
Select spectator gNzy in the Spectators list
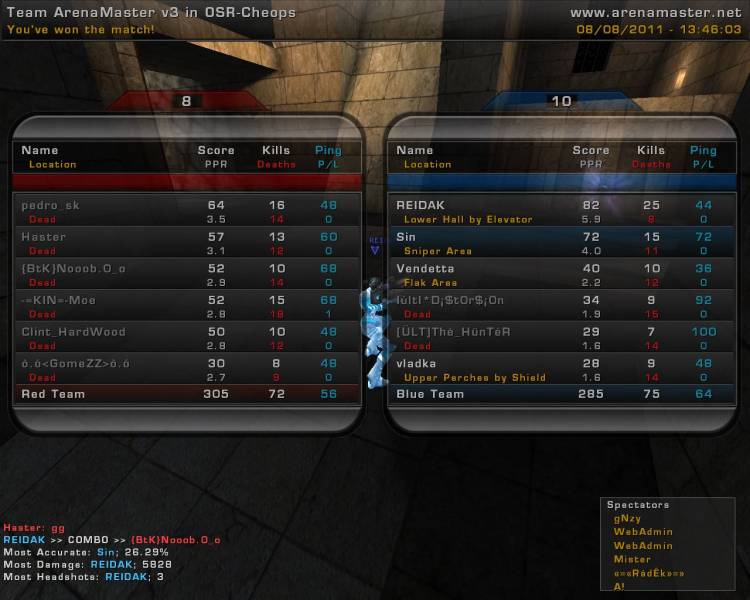click(x=628, y=519)
